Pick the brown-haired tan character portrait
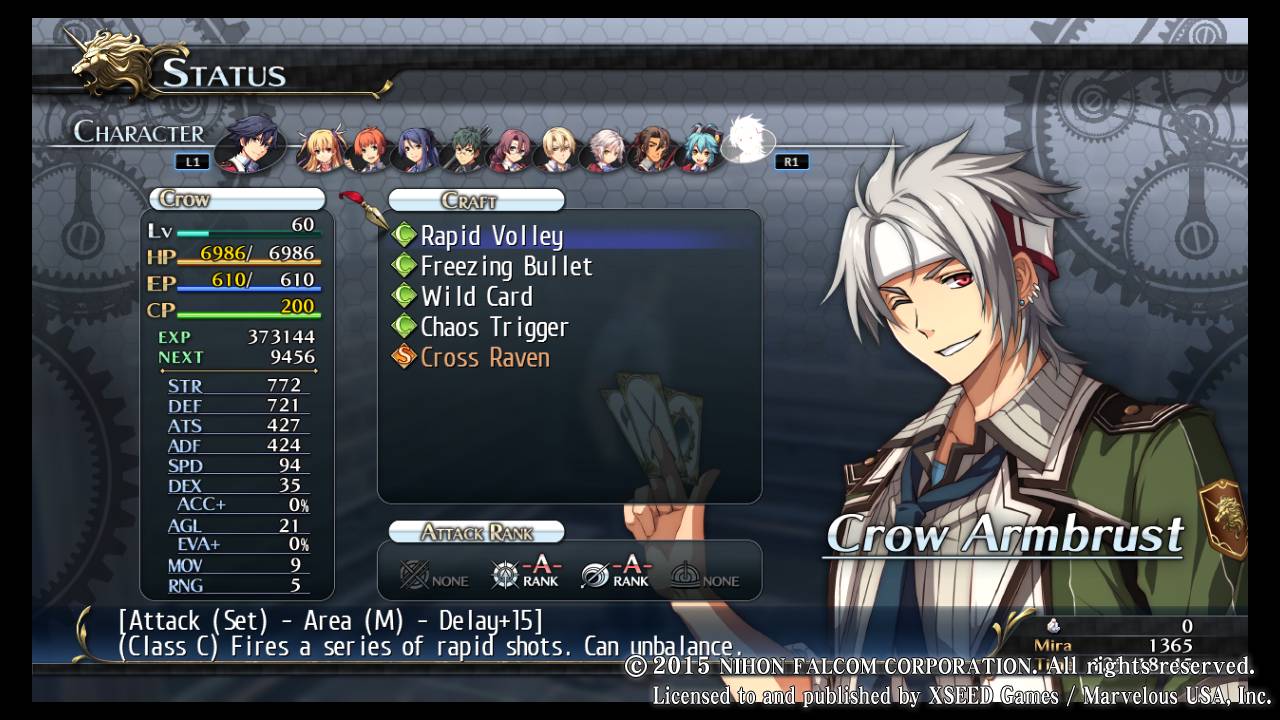The height and width of the screenshot is (720, 1280). [652, 150]
